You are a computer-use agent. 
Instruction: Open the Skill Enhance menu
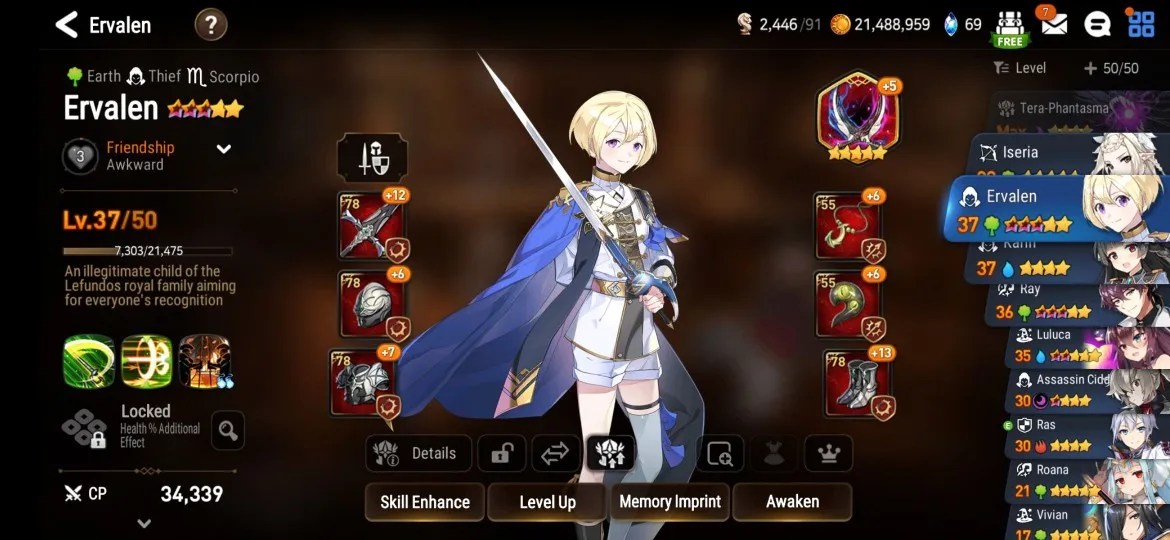point(425,502)
